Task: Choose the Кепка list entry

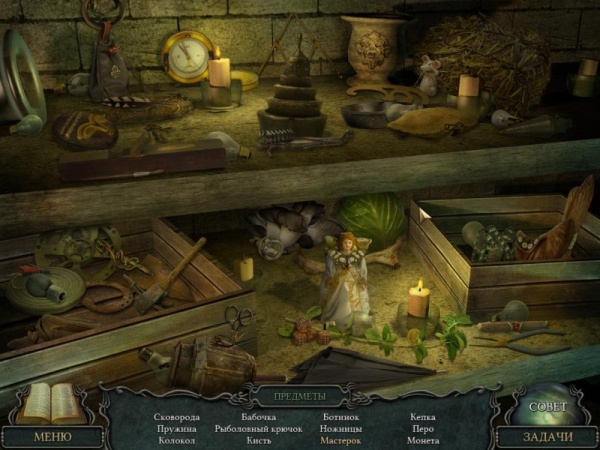Action: [x=422, y=416]
